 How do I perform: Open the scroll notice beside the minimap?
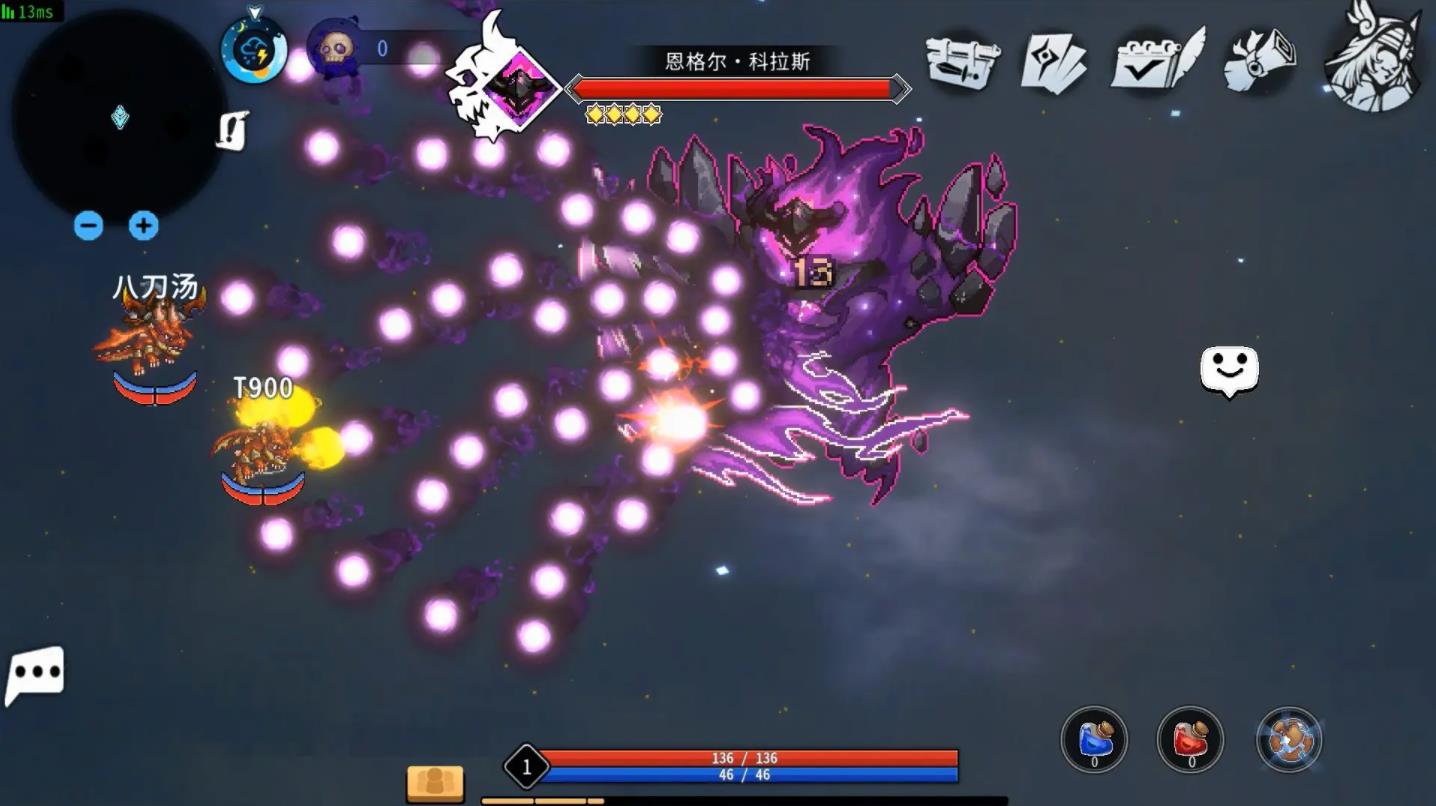click(x=233, y=130)
